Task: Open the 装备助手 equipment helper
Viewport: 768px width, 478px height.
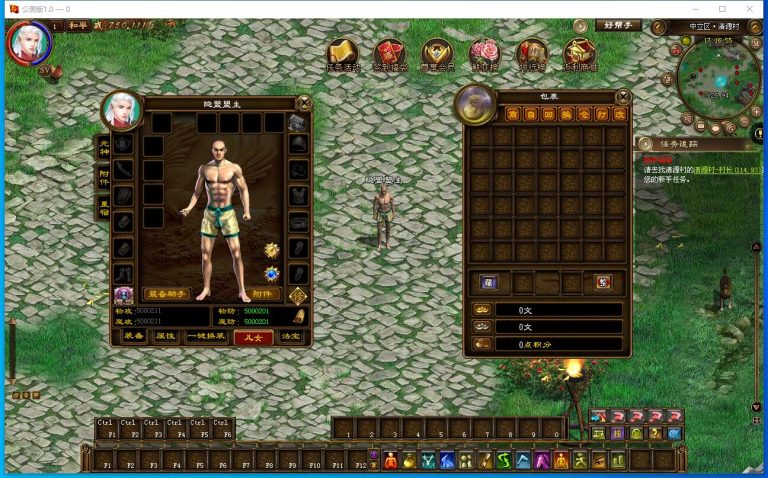Action: 169,295
